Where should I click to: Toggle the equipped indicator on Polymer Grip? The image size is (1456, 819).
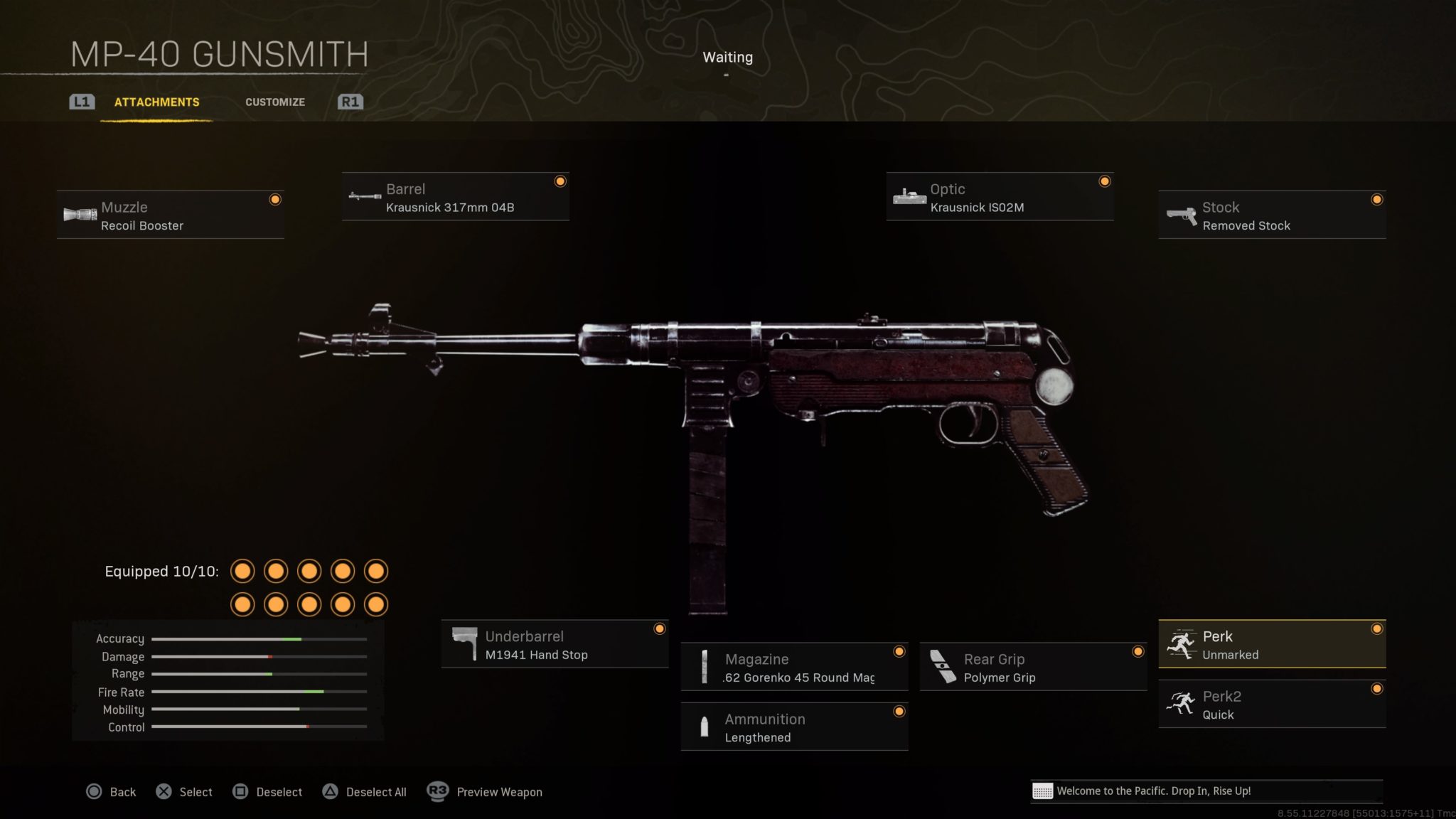pos(1138,651)
